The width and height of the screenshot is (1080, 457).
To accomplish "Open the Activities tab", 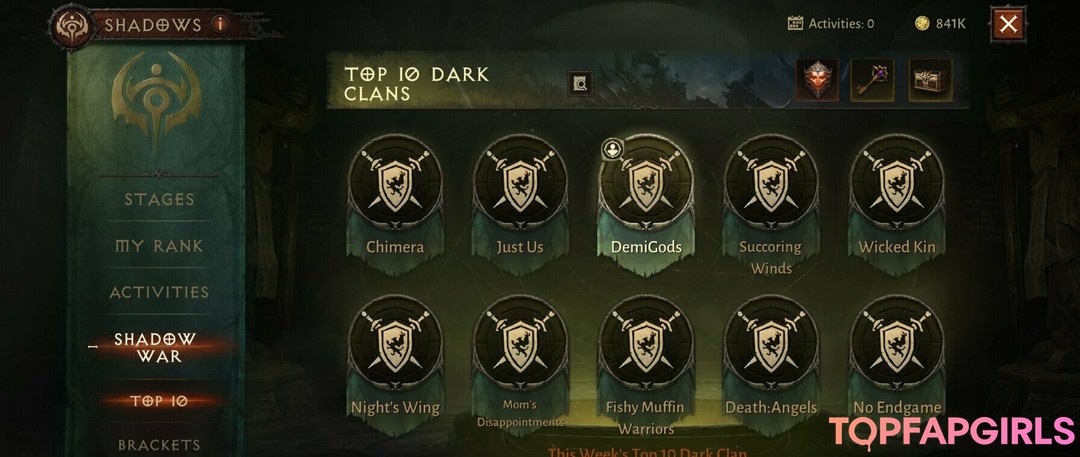I will (x=159, y=292).
